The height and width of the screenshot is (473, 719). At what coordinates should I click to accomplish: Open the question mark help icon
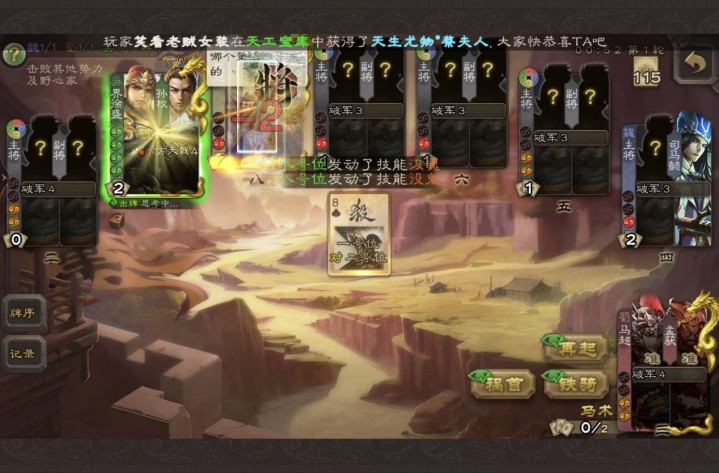[13, 54]
